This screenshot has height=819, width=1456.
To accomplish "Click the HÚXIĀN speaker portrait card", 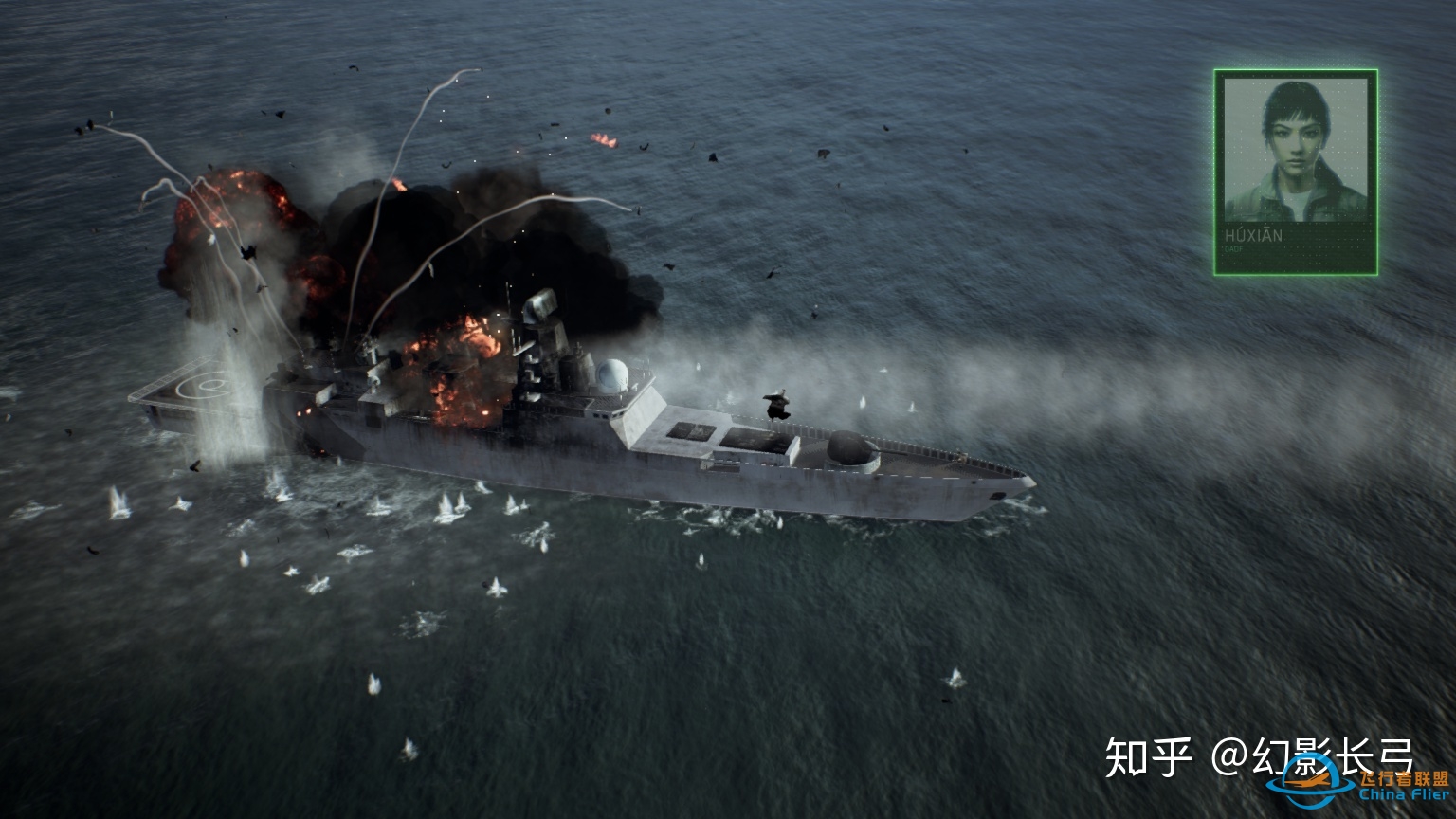I will (x=1295, y=172).
